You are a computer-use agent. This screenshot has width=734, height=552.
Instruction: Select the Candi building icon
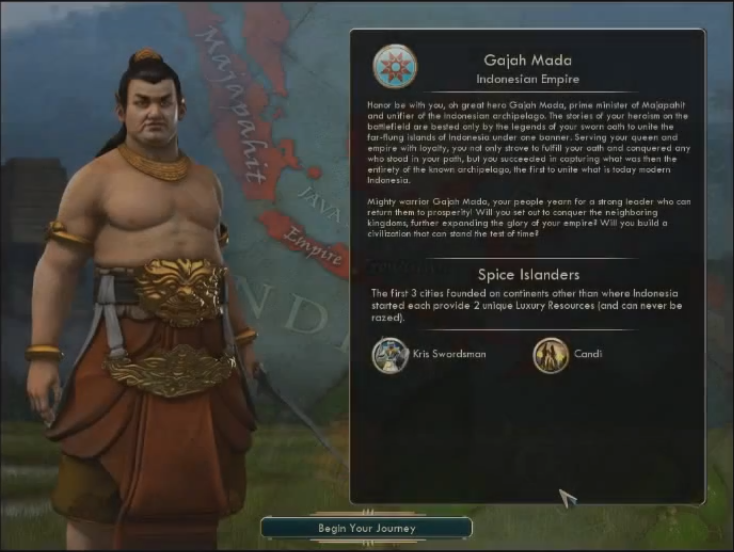(550, 355)
